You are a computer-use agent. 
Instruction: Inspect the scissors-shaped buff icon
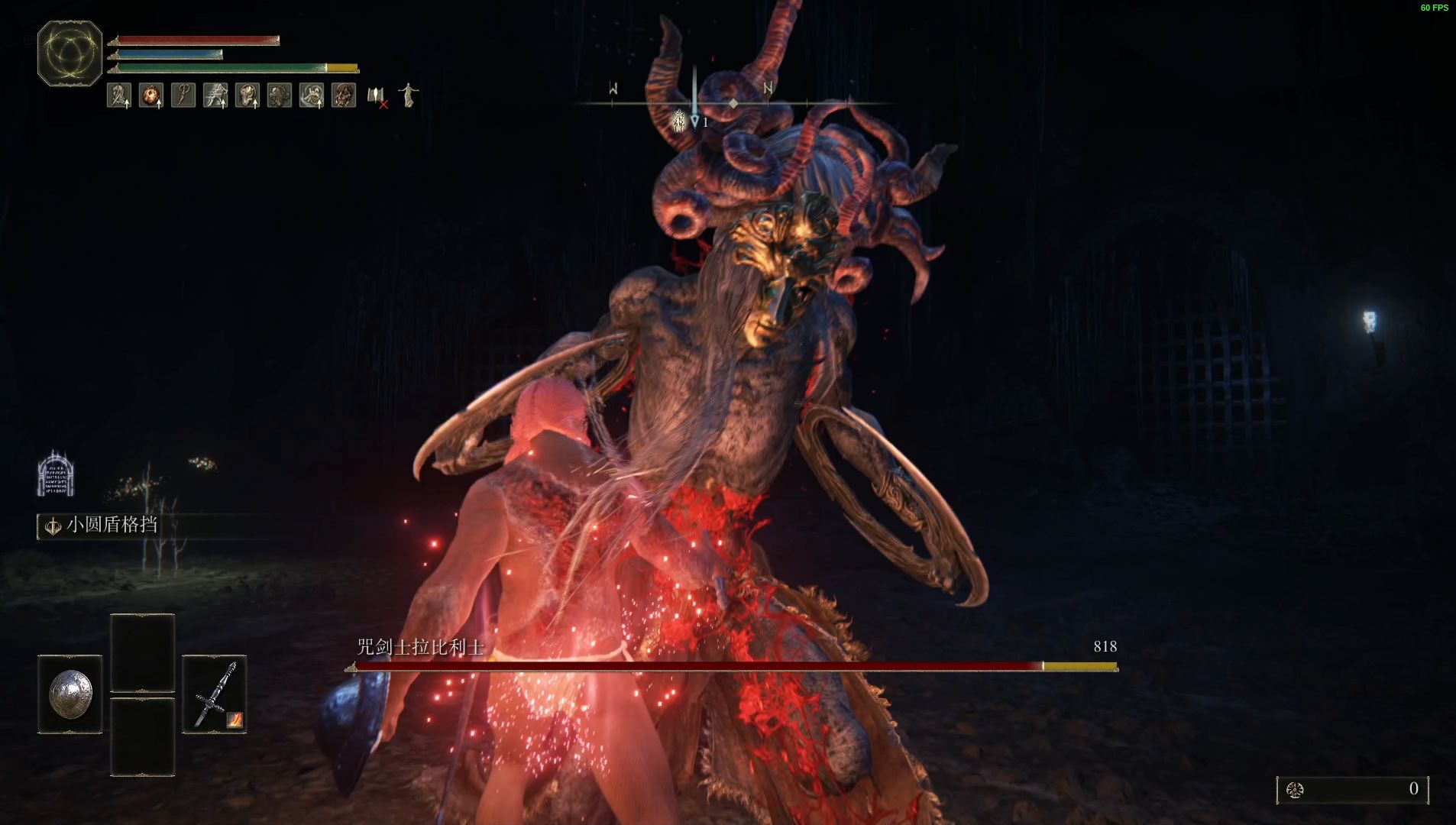pos(183,95)
